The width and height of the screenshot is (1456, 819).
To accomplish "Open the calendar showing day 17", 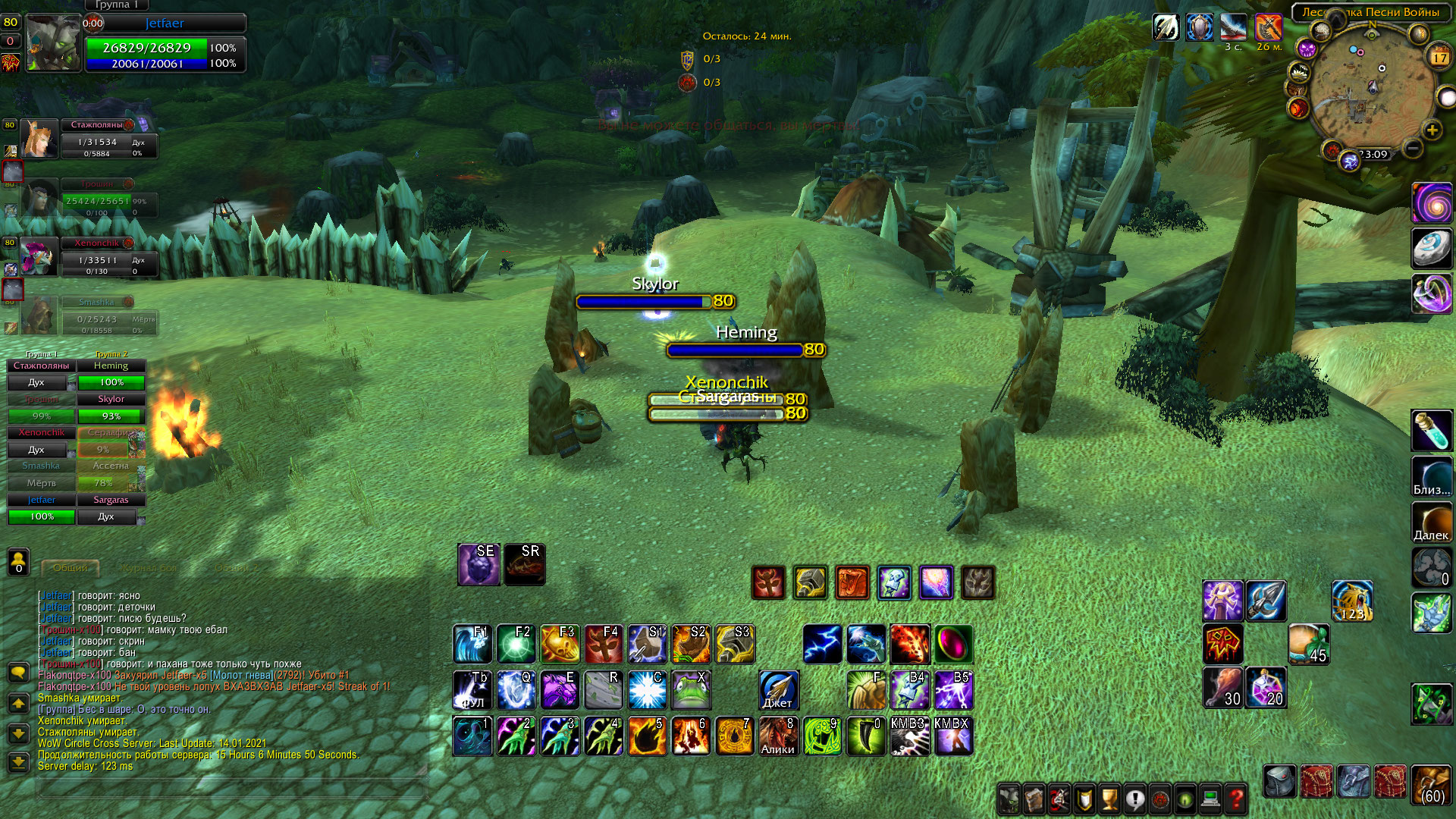I will click(x=1439, y=57).
